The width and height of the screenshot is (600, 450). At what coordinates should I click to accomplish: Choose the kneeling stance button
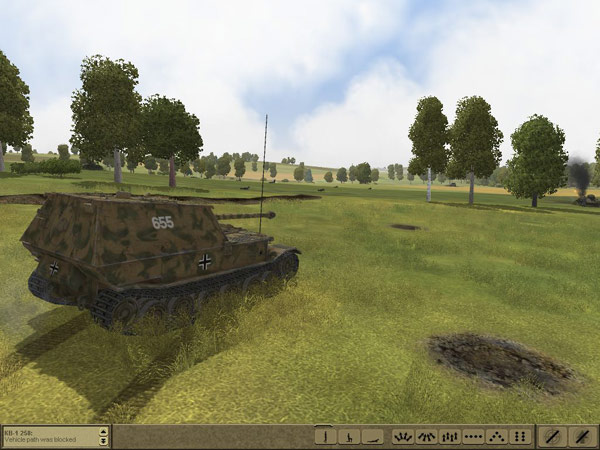click(348, 436)
